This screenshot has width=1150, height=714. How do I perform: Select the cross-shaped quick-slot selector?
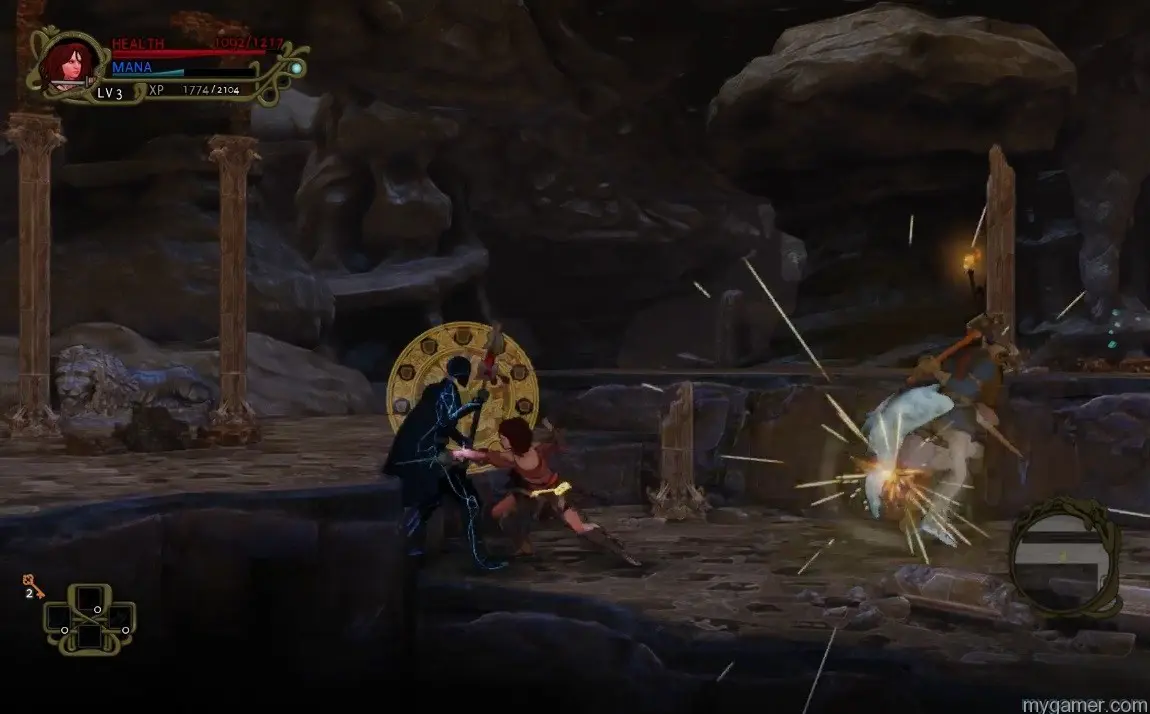(90, 619)
